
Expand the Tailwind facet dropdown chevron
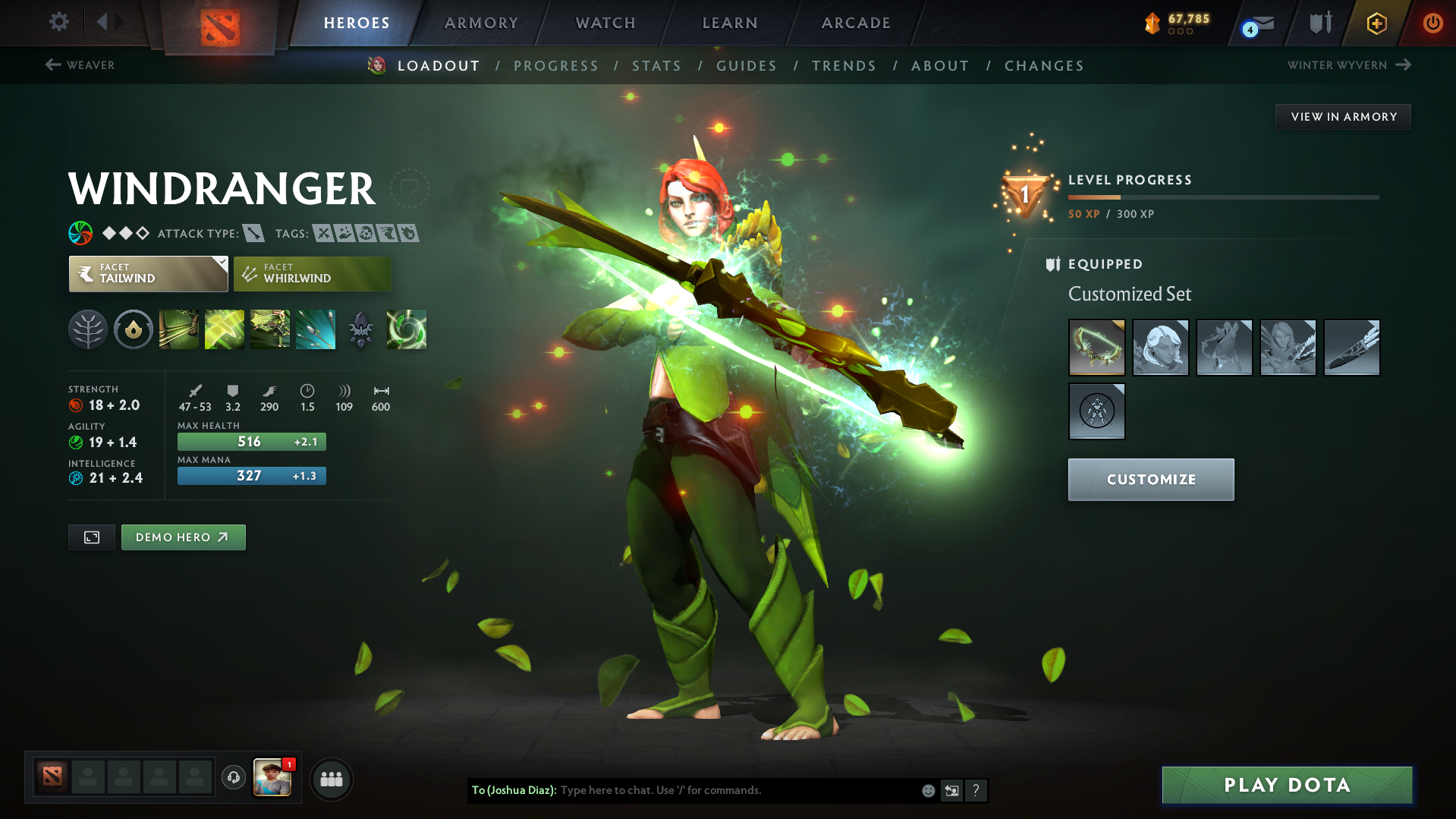click(221, 265)
